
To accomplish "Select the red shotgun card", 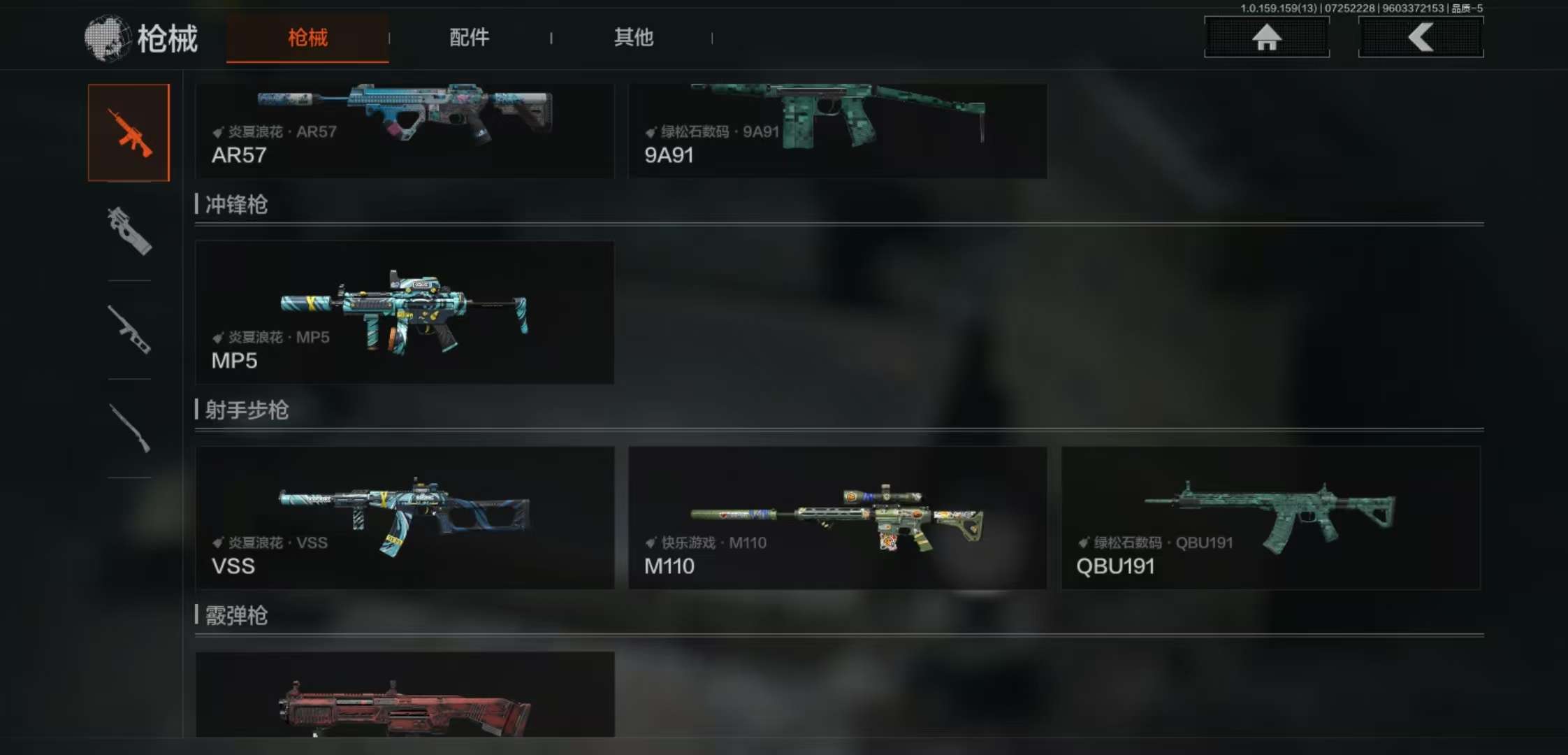I will click(x=405, y=695).
